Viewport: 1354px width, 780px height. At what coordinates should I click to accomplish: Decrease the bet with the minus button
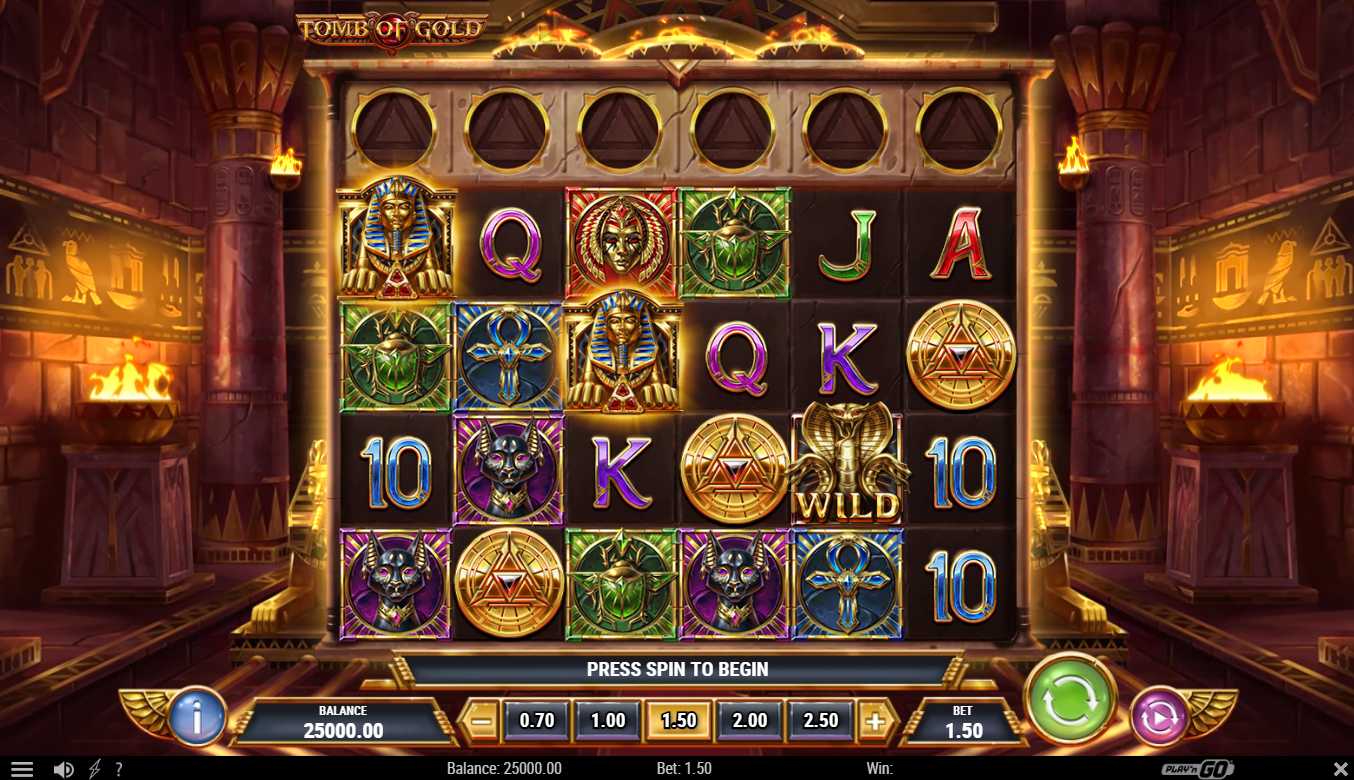[x=482, y=721]
